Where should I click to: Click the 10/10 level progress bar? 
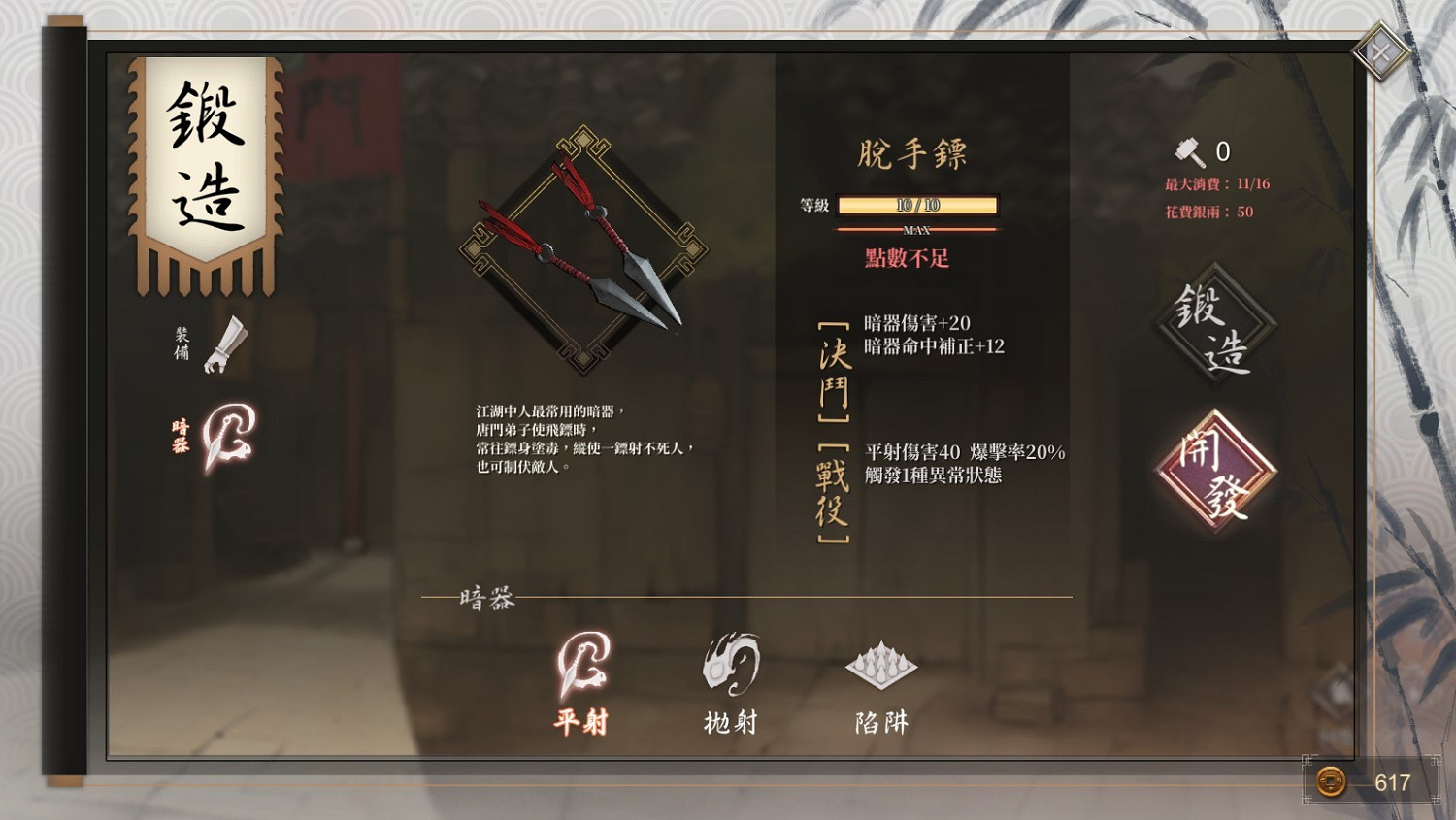[918, 205]
